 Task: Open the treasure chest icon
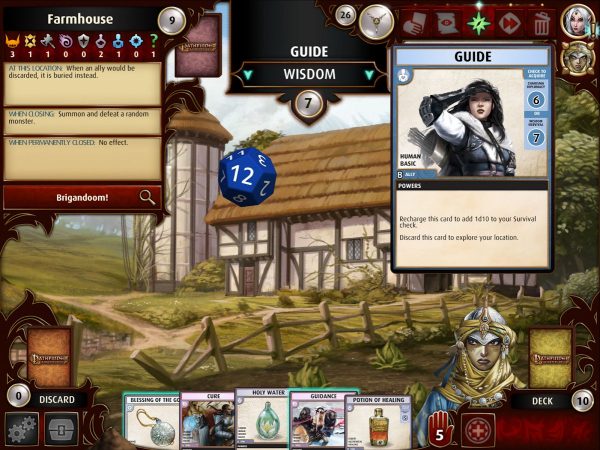pyautogui.click(x=61, y=430)
